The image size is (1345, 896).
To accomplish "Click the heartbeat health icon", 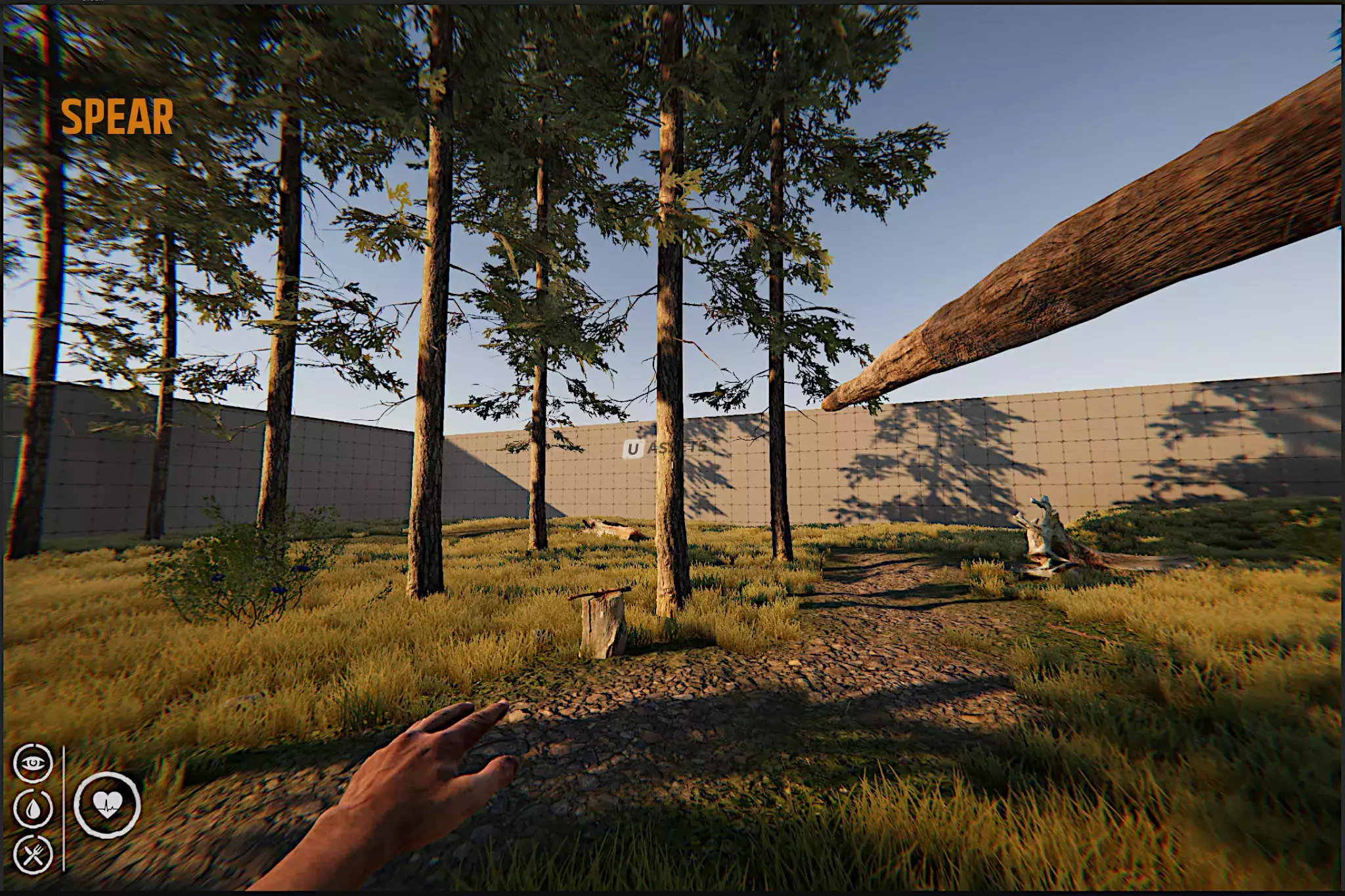I will pos(107,804).
